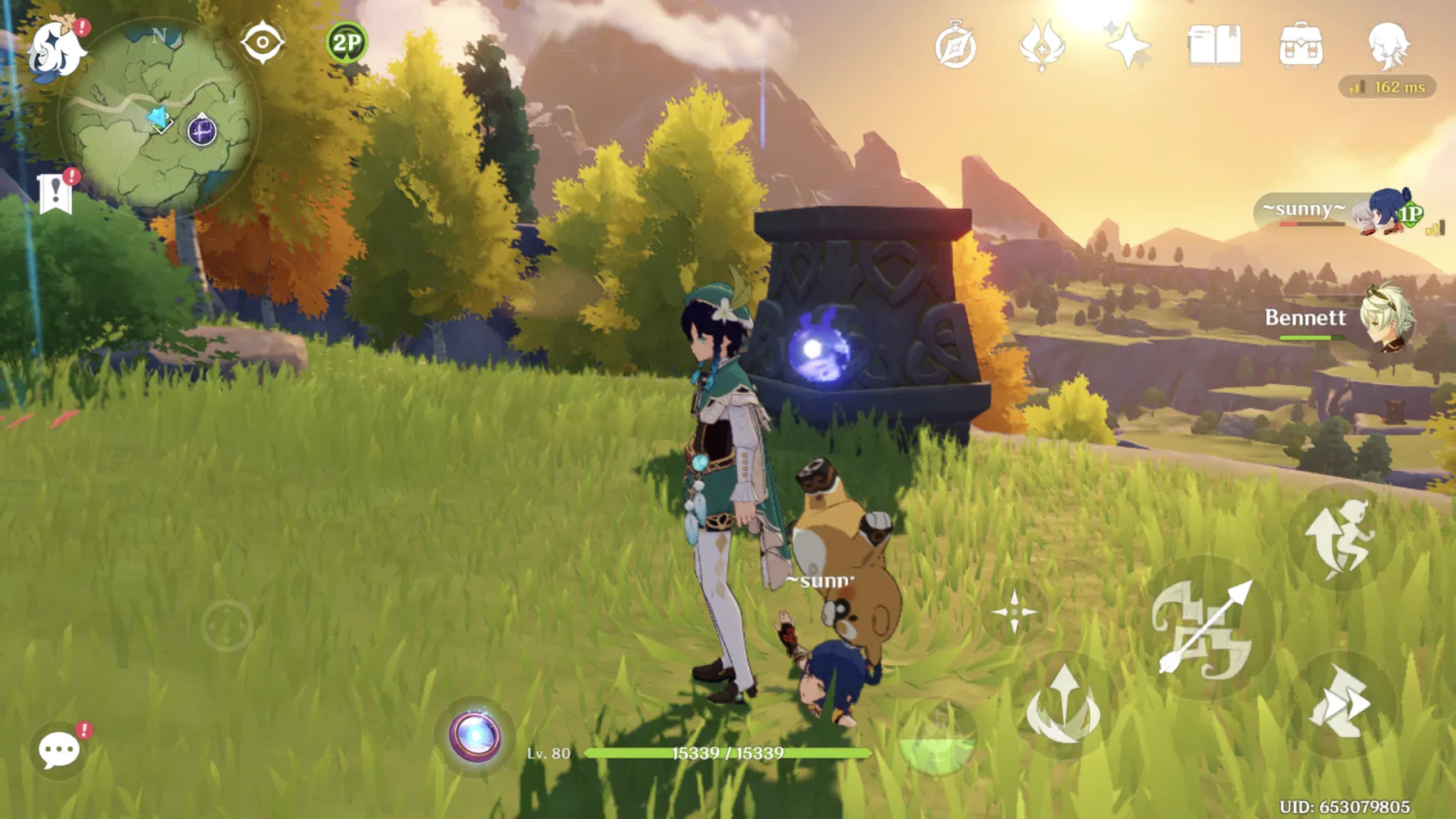Viewport: 1456px width, 819px height.
Task: Fire the bow normal attack button
Action: pos(1205,628)
